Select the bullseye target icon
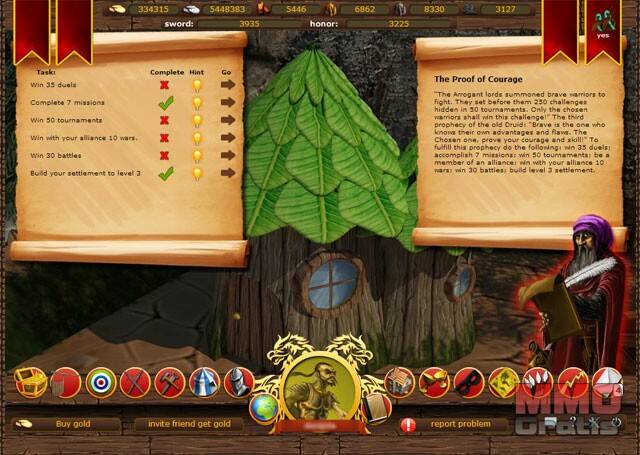This screenshot has height=455, width=640. (100, 382)
